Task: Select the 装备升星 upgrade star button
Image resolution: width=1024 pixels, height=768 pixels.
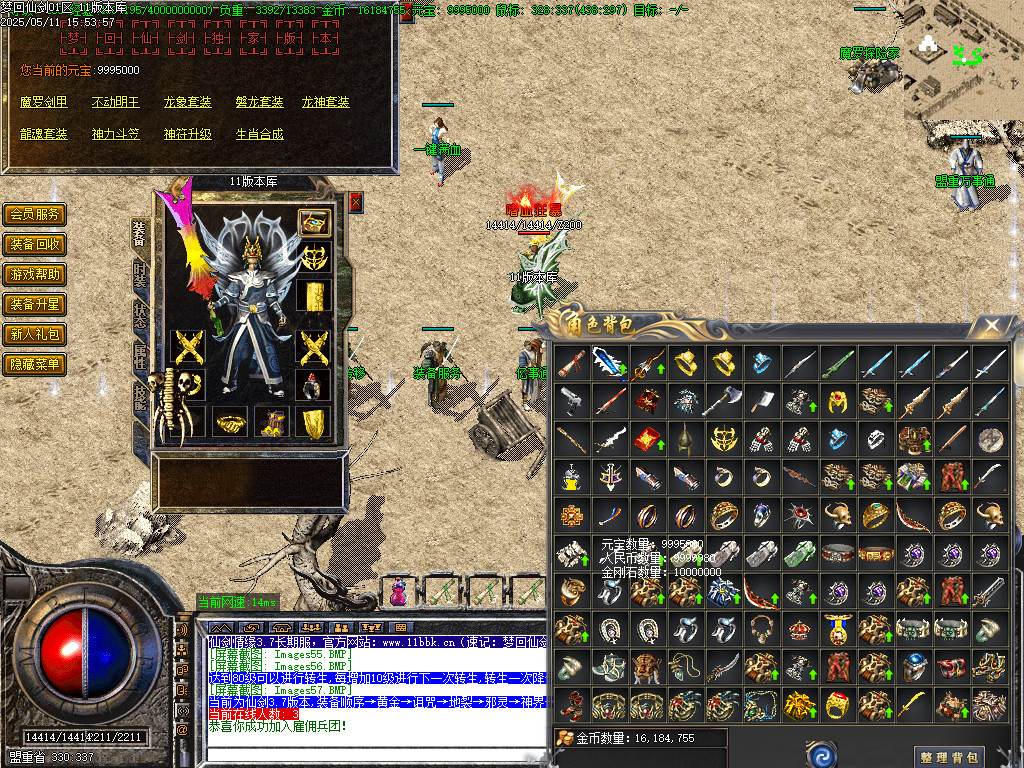Action: [x=35, y=305]
